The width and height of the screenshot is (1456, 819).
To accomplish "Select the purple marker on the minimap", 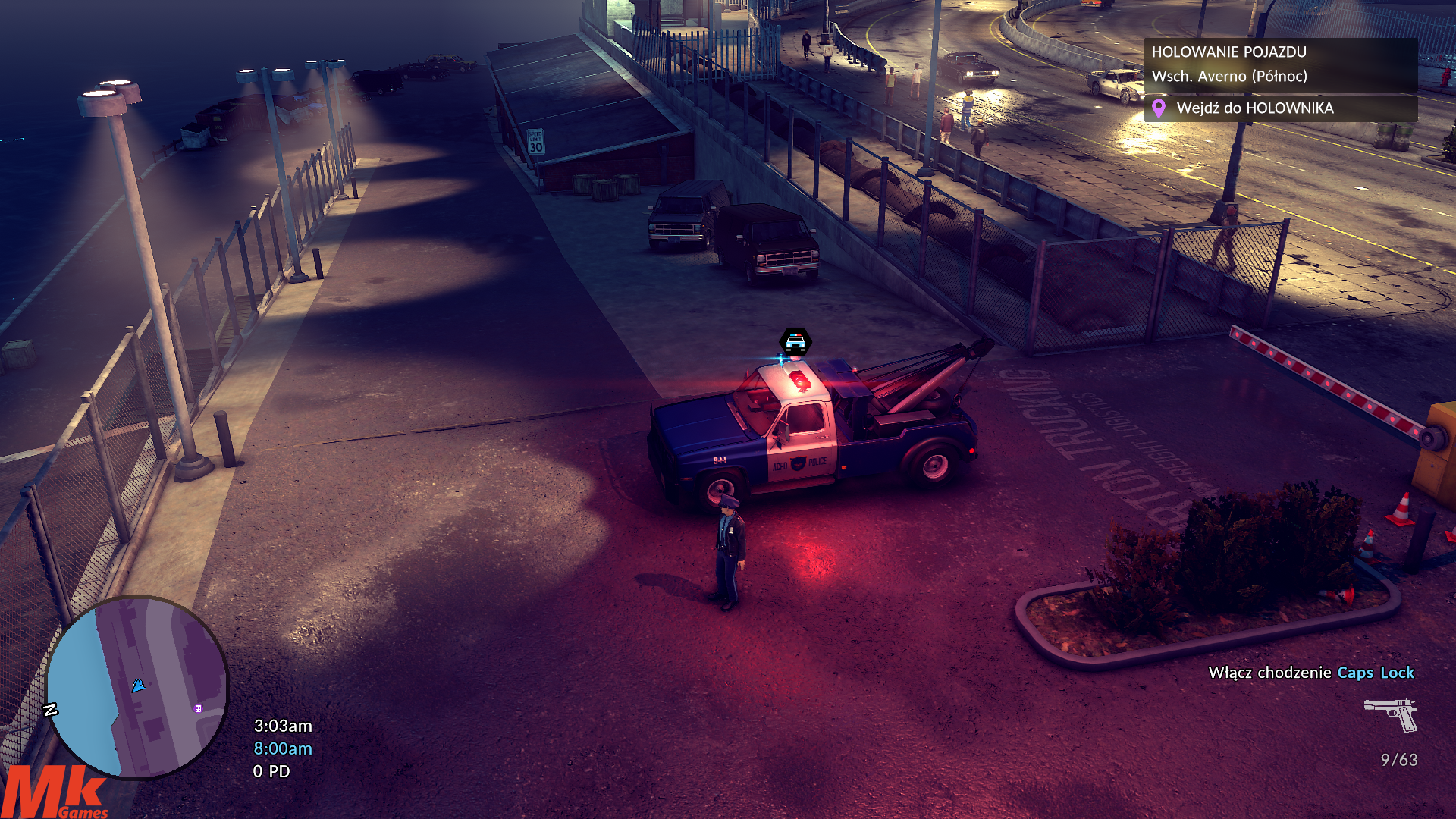I will click(x=198, y=708).
